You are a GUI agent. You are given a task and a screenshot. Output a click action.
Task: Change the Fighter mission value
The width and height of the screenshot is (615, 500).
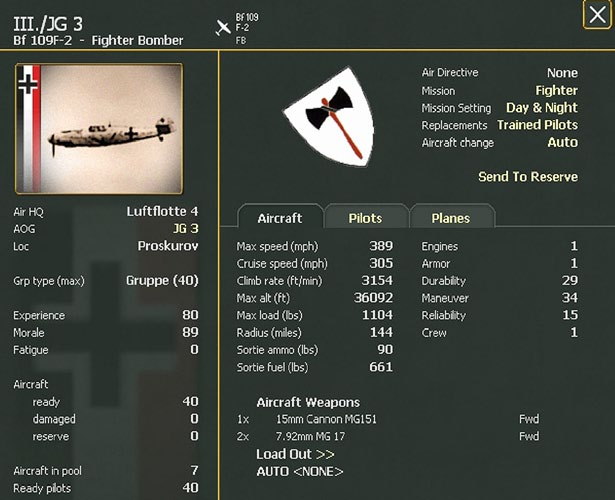(x=556, y=91)
